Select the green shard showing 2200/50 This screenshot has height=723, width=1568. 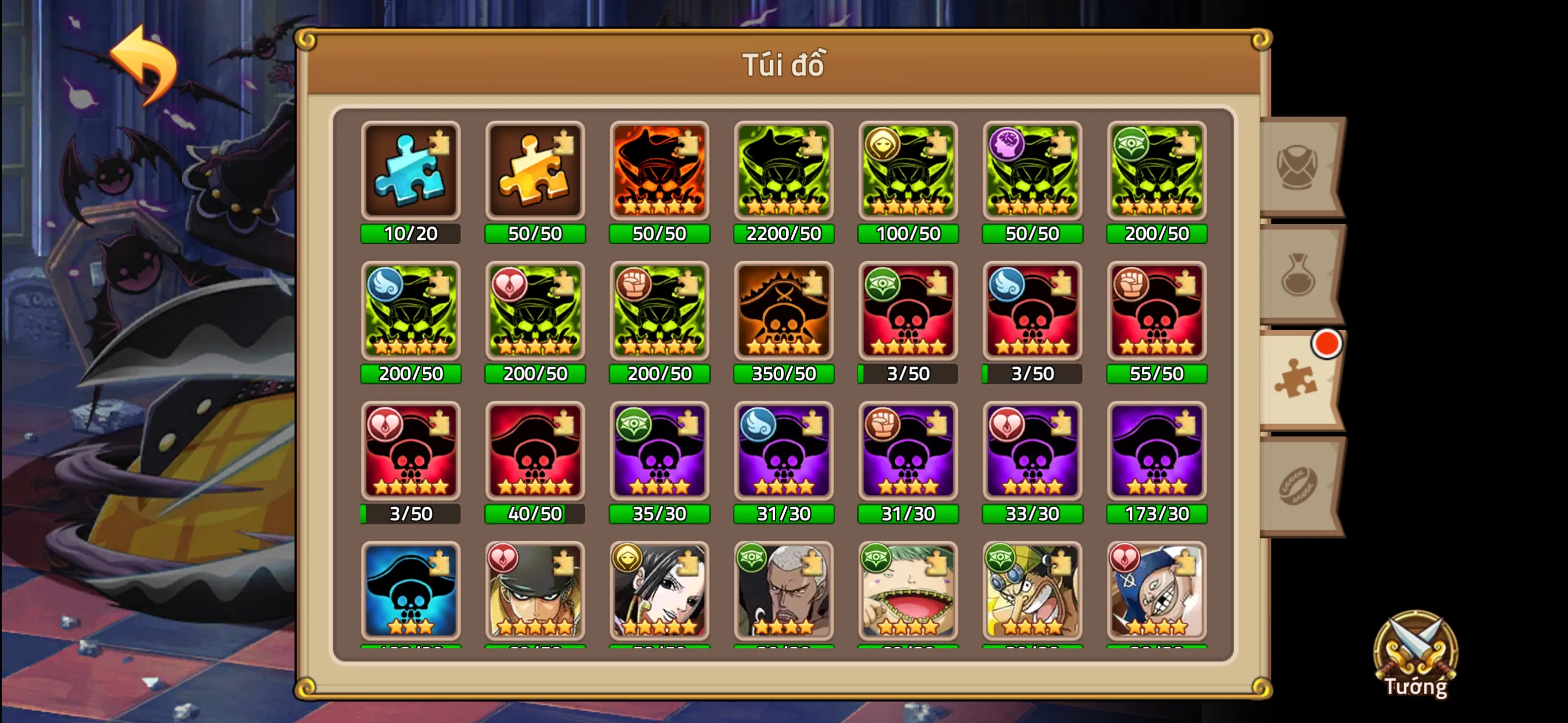click(x=783, y=171)
